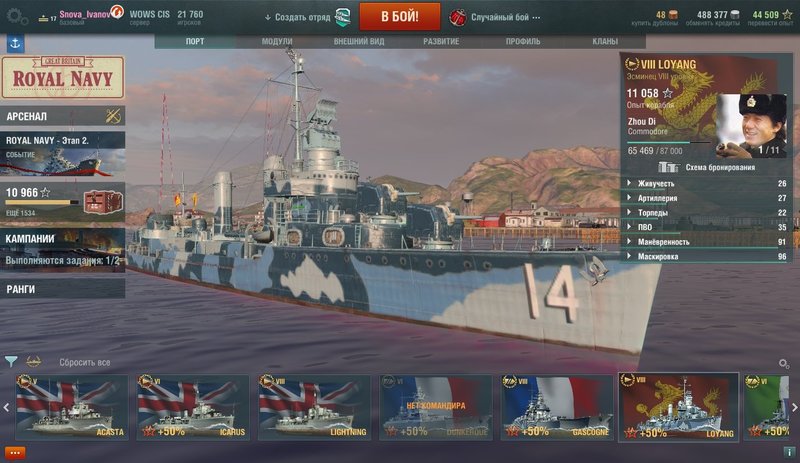Image resolution: width=800 pixels, height=463 pixels.
Task: Select the Acasta ship in the carousel
Action: (72, 407)
